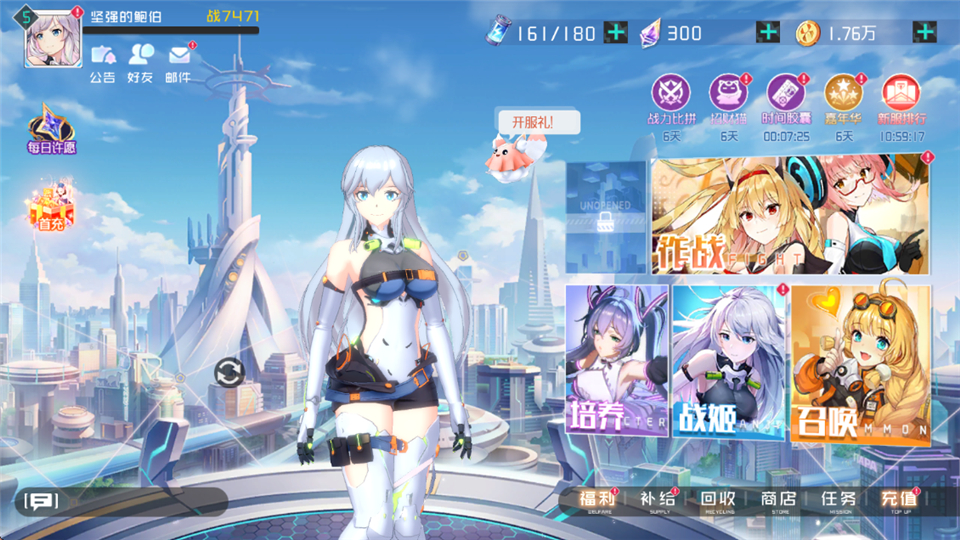Open the 每日许愿 daily wish event
The width and height of the screenshot is (960, 540).
pyautogui.click(x=52, y=129)
